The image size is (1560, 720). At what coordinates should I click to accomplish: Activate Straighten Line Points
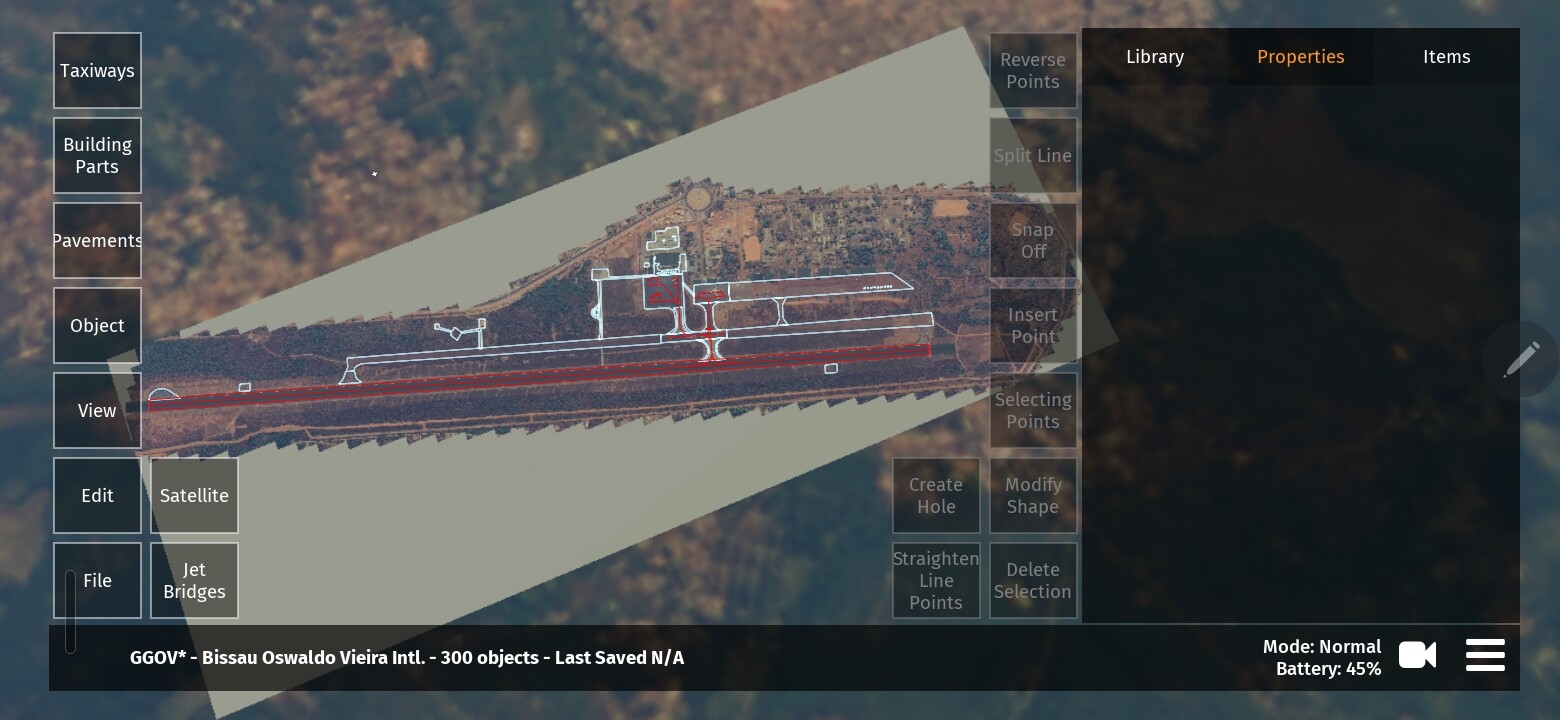(936, 581)
